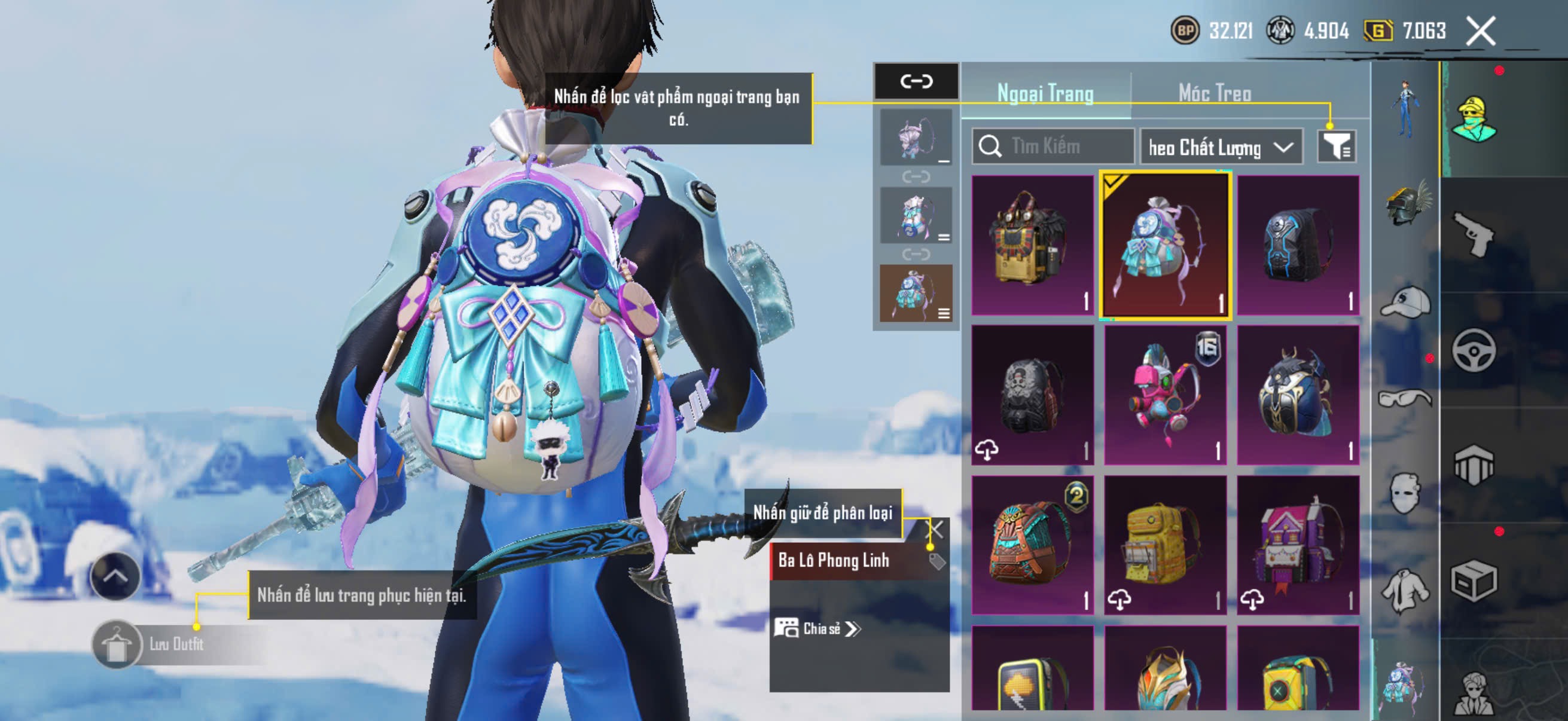Collapse the panel with the up-arrow button
The width and height of the screenshot is (1568, 721).
pyautogui.click(x=115, y=576)
